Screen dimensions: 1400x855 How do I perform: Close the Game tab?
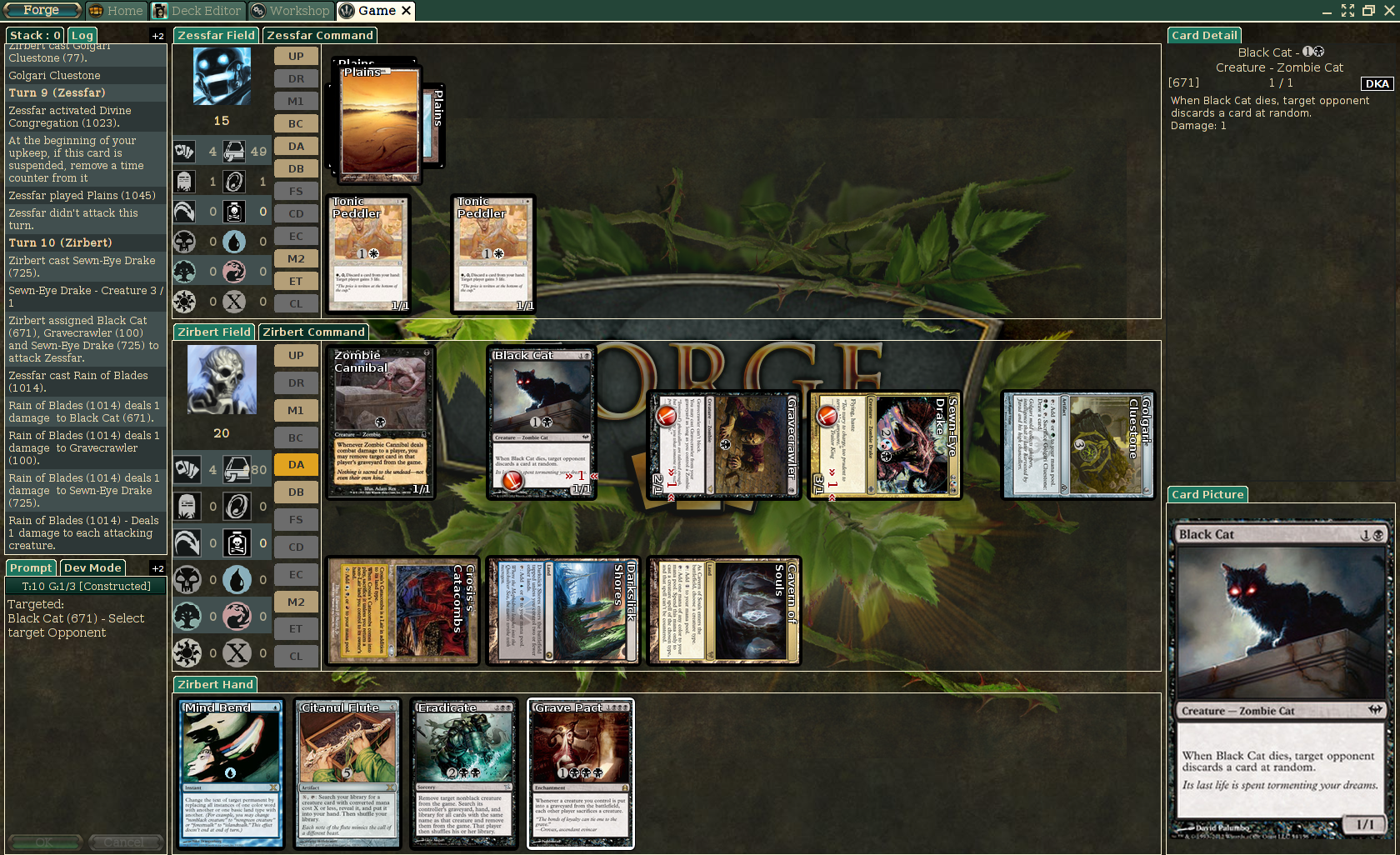click(x=407, y=11)
